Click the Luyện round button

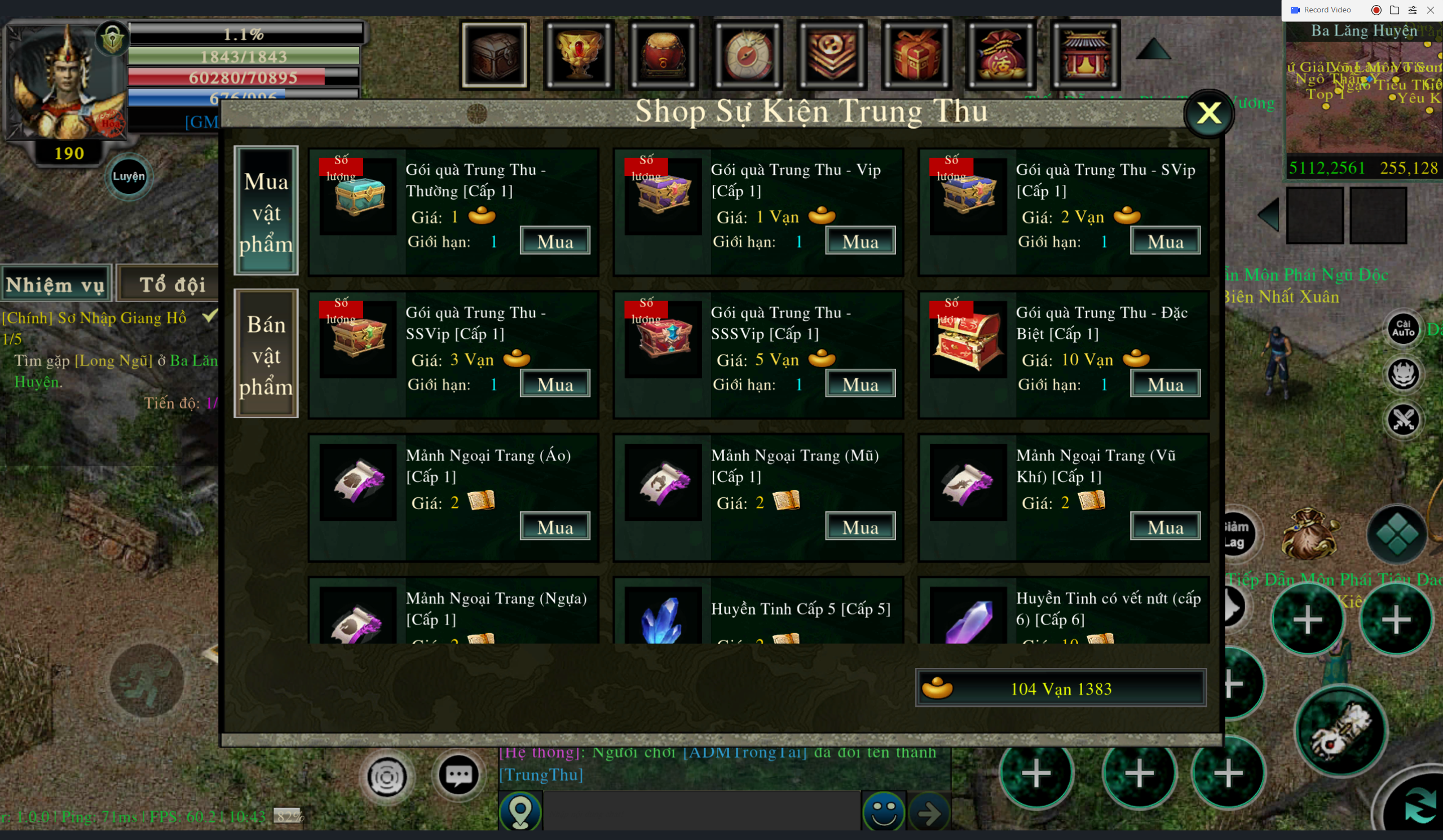[x=129, y=176]
